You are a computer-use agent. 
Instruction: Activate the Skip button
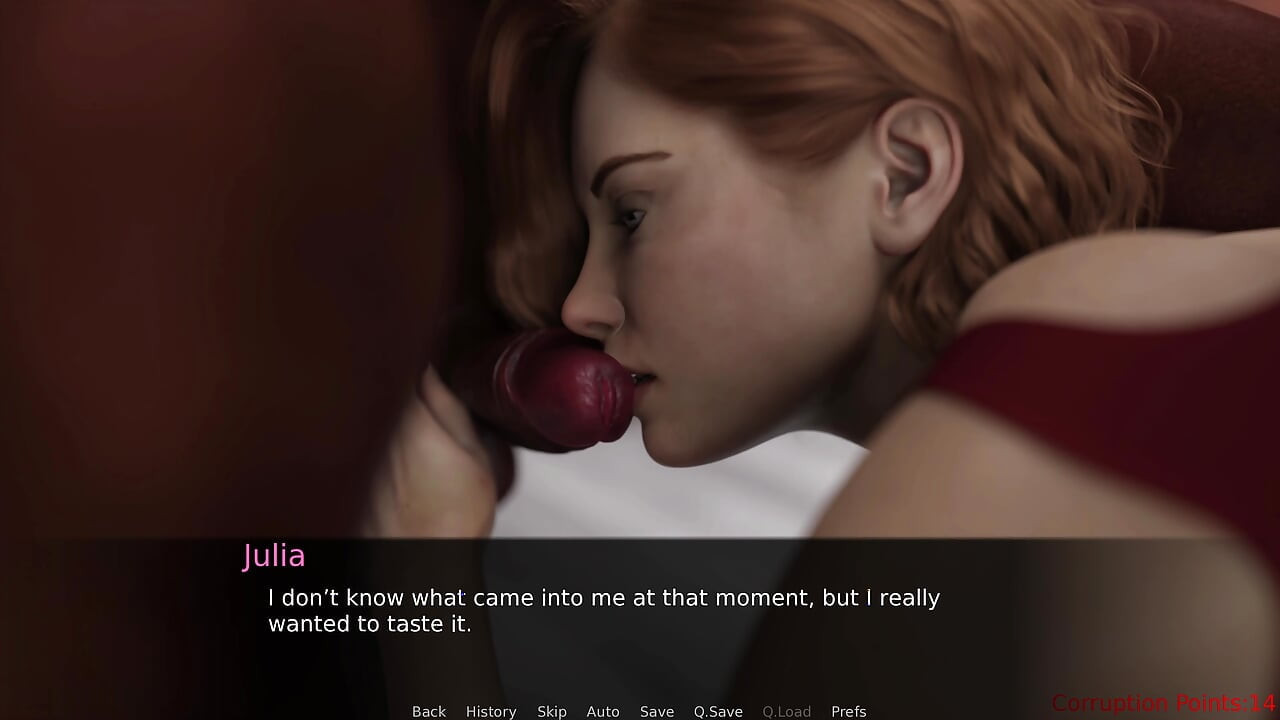552,711
